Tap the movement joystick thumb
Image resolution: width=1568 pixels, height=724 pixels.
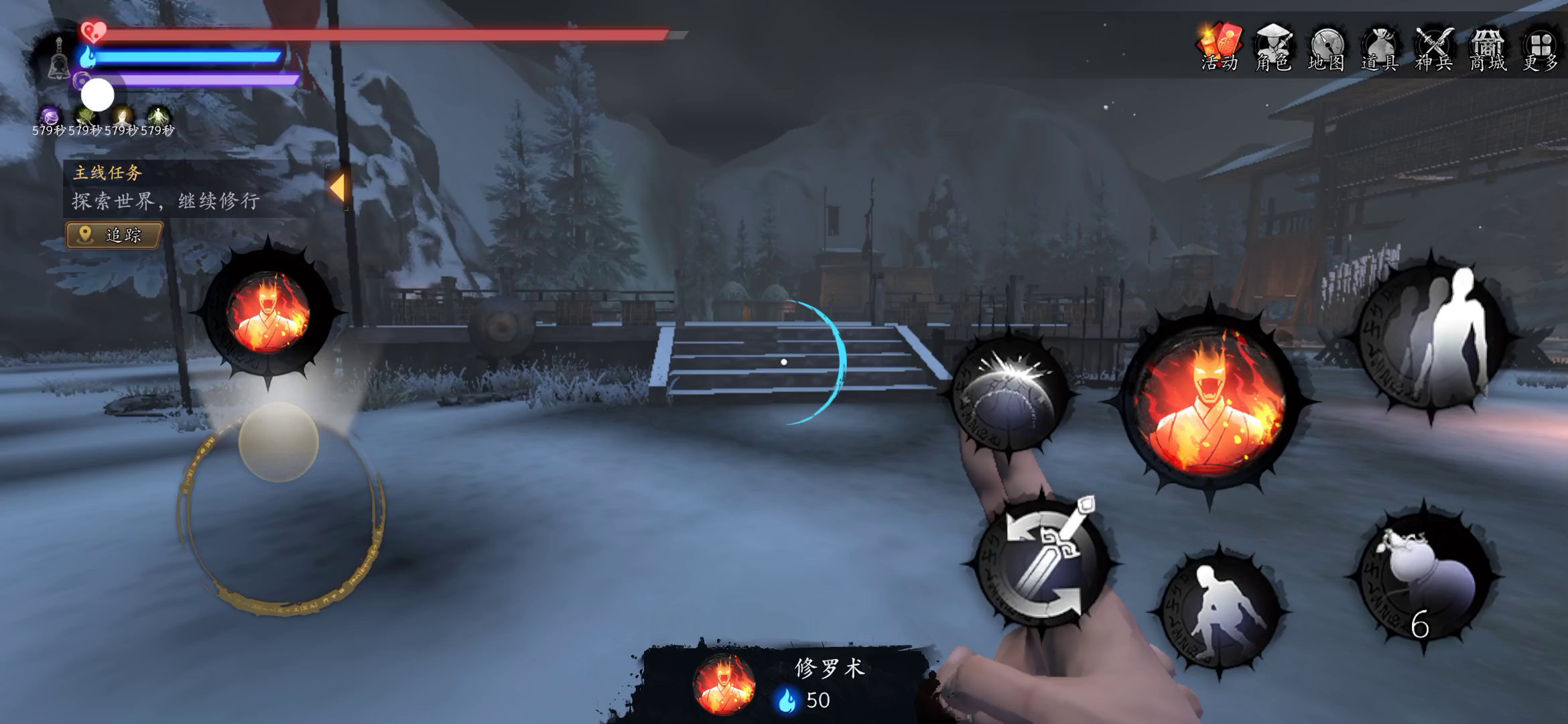click(x=278, y=442)
